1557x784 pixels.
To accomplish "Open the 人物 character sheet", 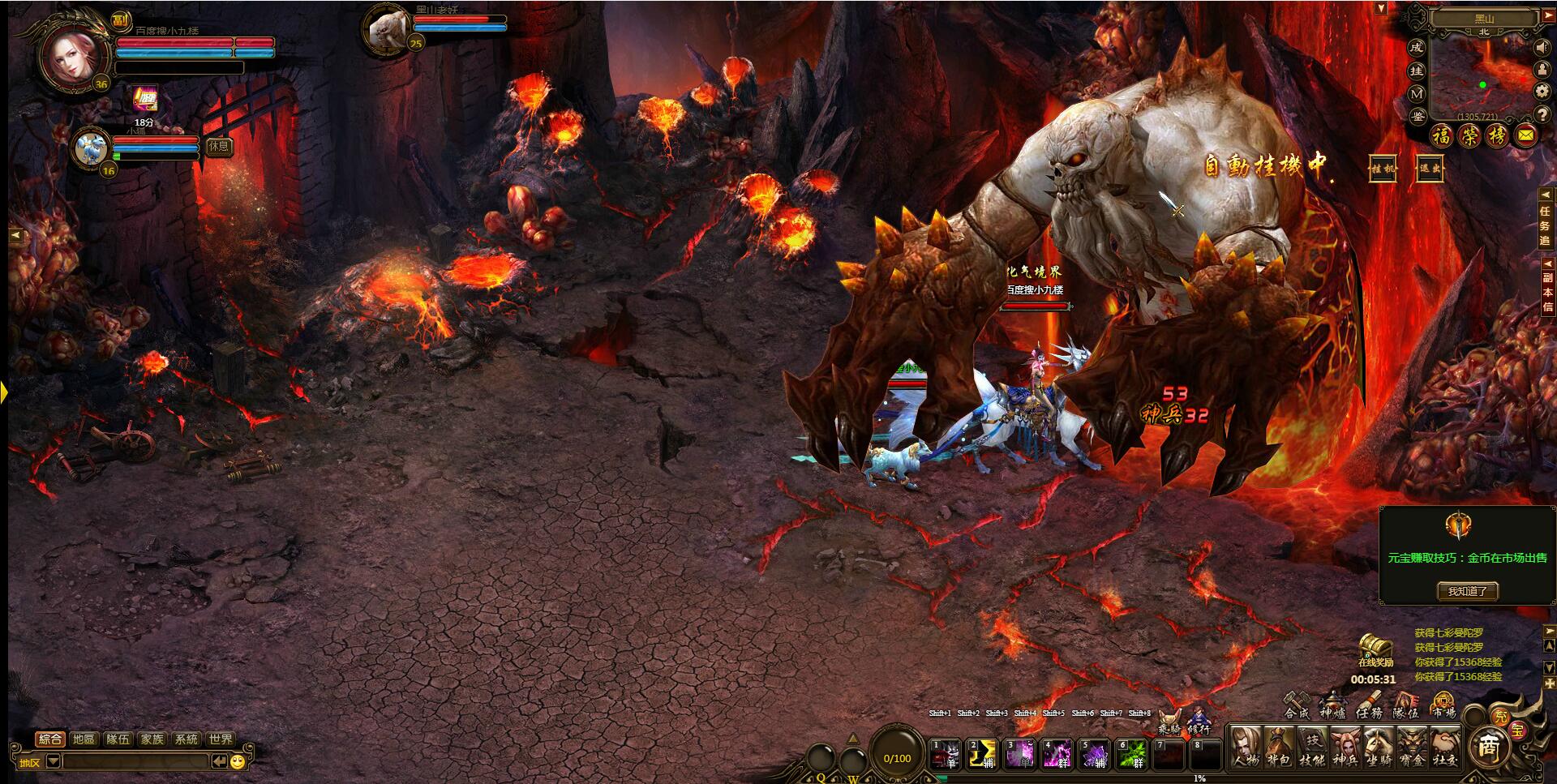I will pyautogui.click(x=1245, y=744).
